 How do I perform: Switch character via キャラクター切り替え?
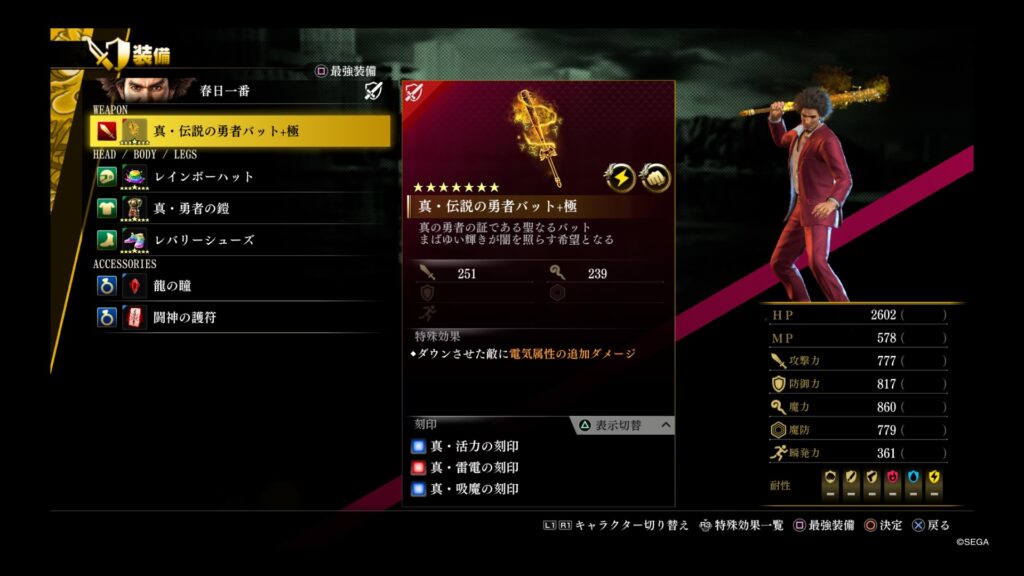616,525
